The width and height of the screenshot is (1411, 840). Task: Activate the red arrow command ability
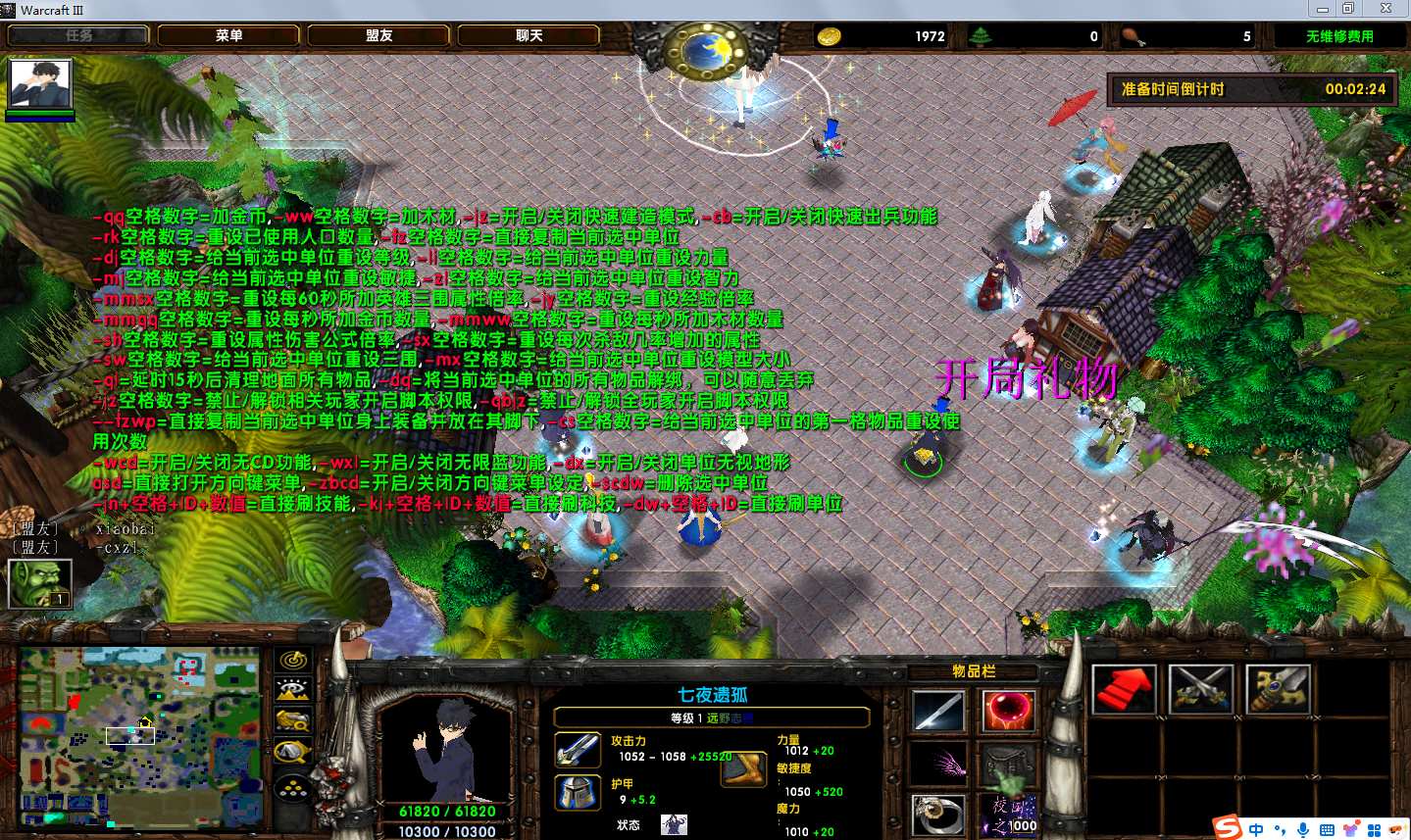click(x=1125, y=689)
